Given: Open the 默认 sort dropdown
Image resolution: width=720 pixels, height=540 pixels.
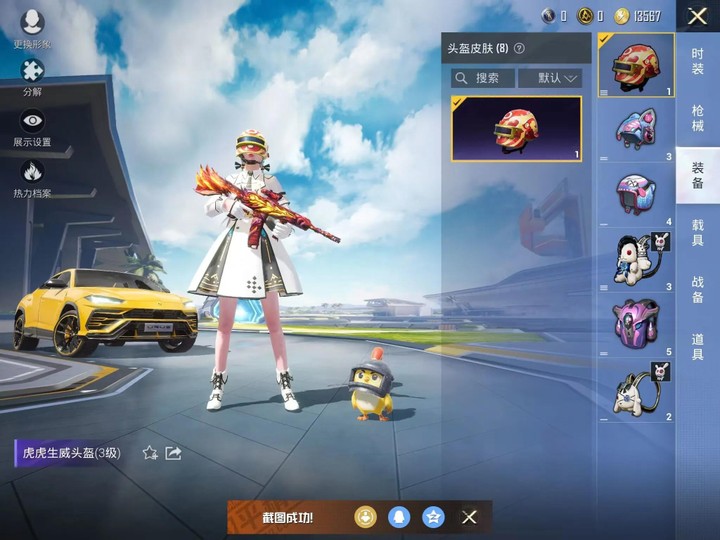Looking at the screenshot, I should pos(549,78).
